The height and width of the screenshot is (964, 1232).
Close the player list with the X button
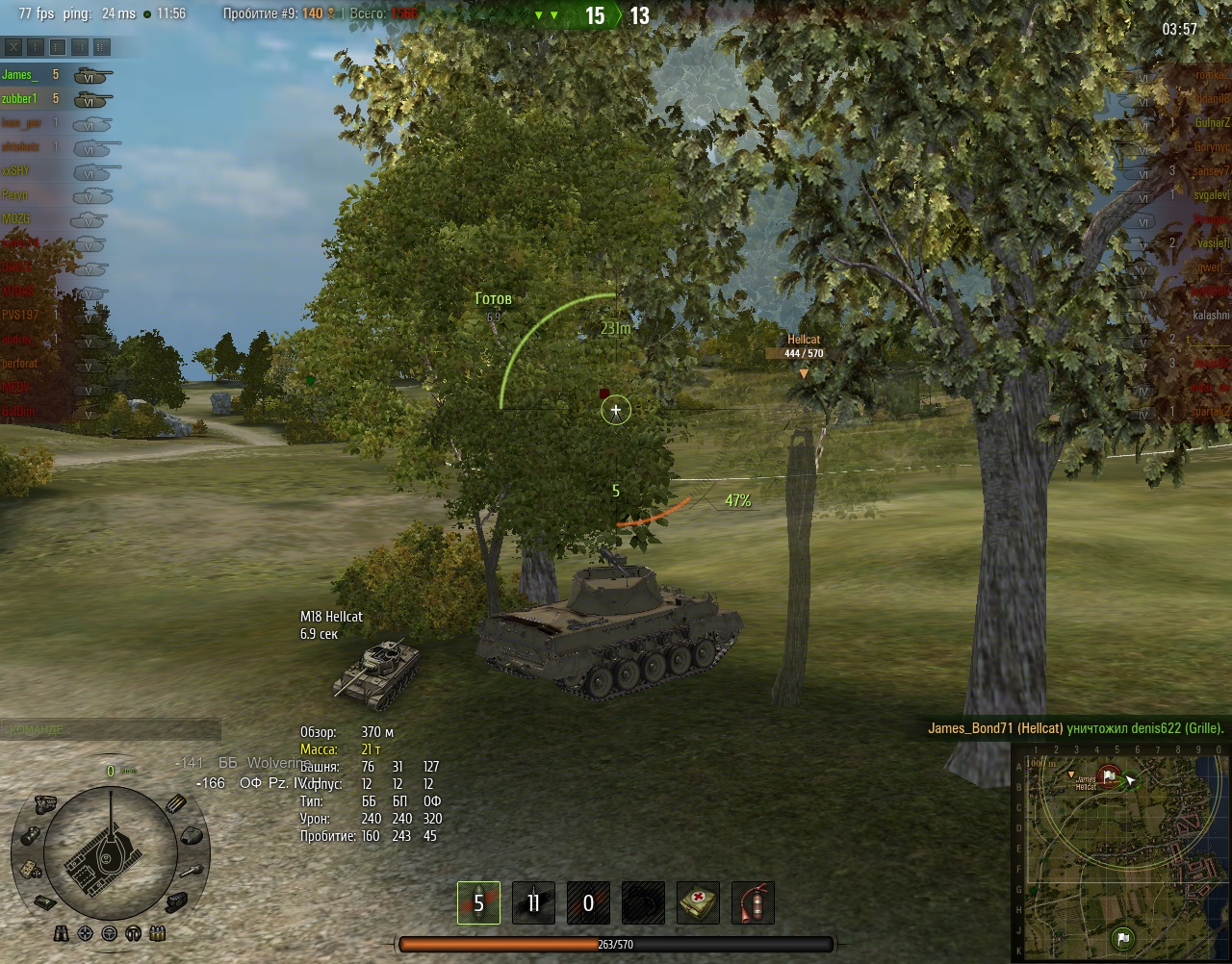[13, 46]
